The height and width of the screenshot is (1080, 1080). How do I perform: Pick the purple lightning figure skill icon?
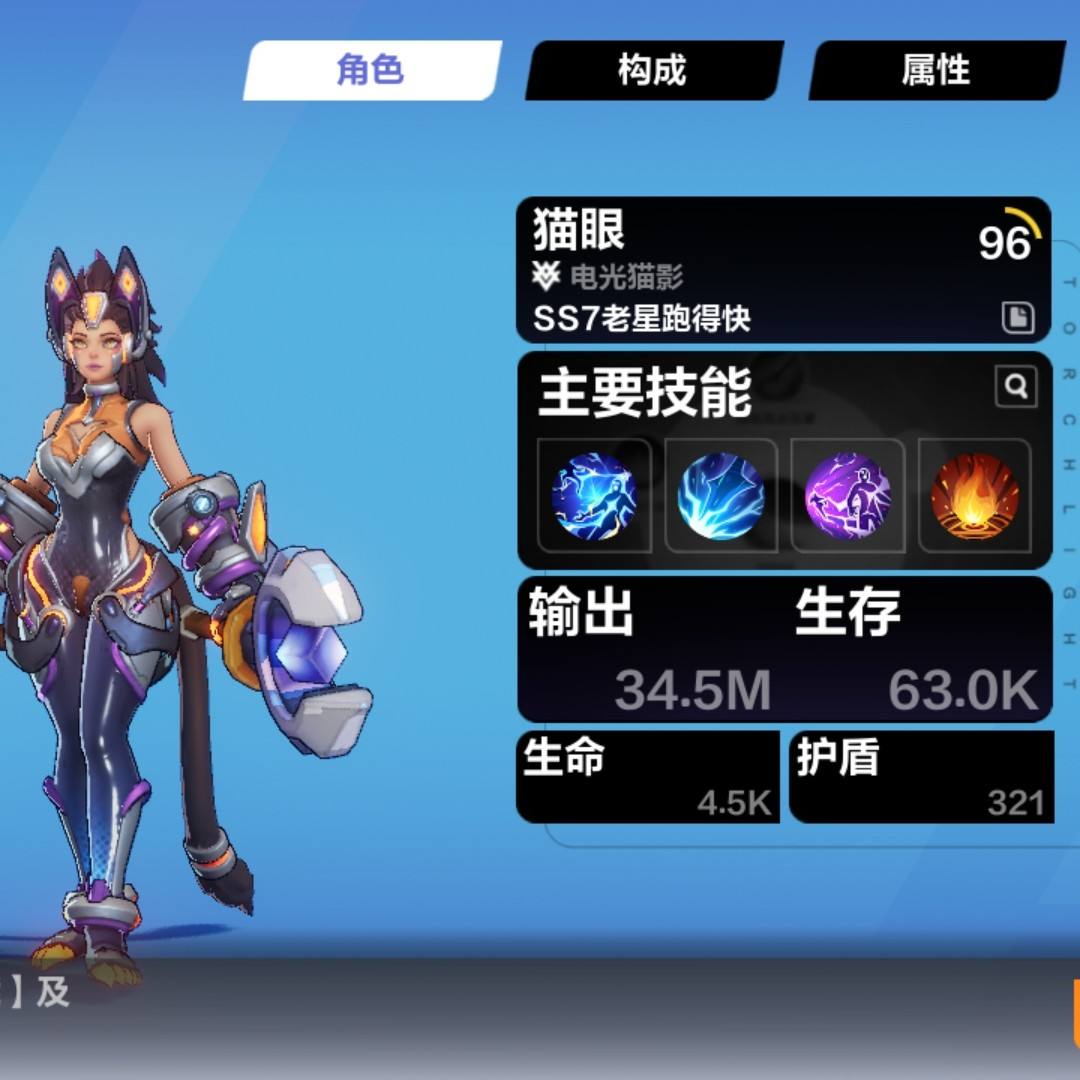tap(848, 496)
